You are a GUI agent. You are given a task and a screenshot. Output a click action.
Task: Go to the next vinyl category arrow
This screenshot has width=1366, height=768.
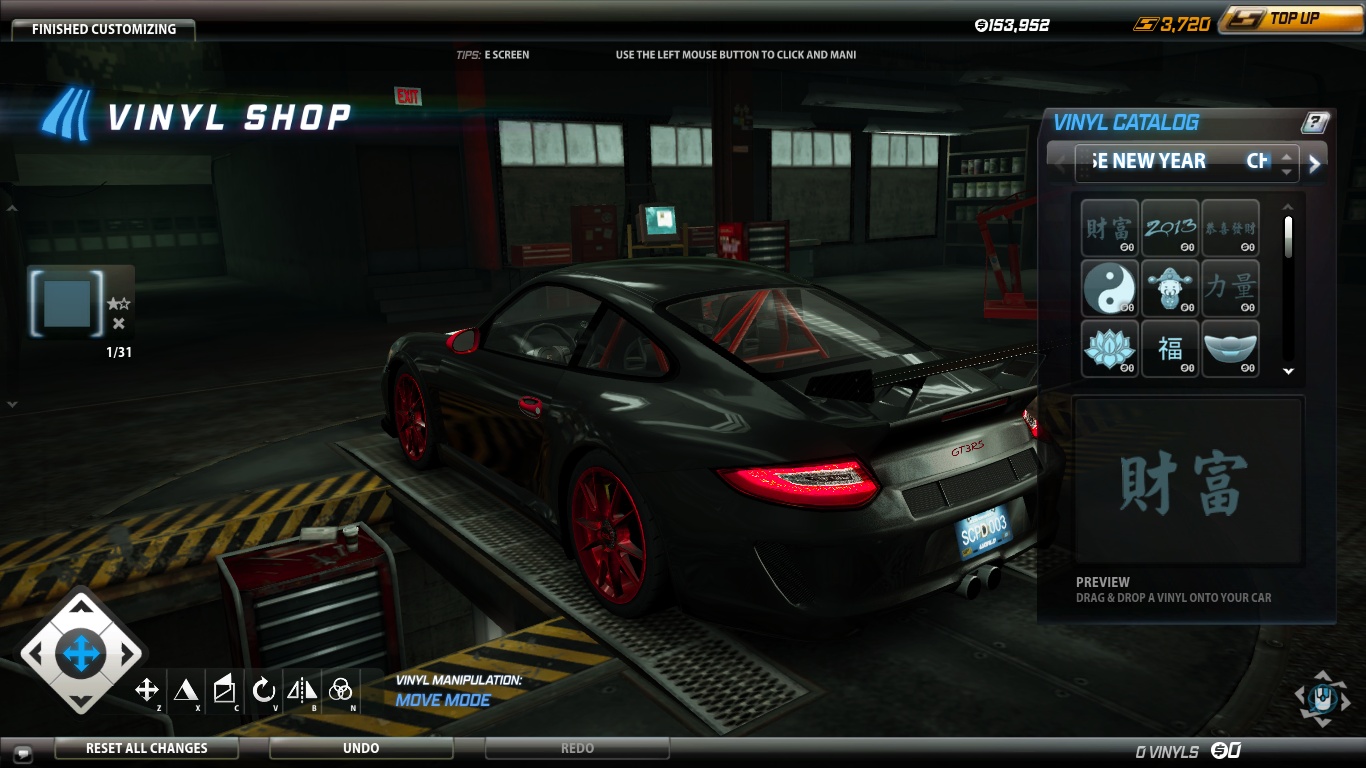(x=1315, y=164)
